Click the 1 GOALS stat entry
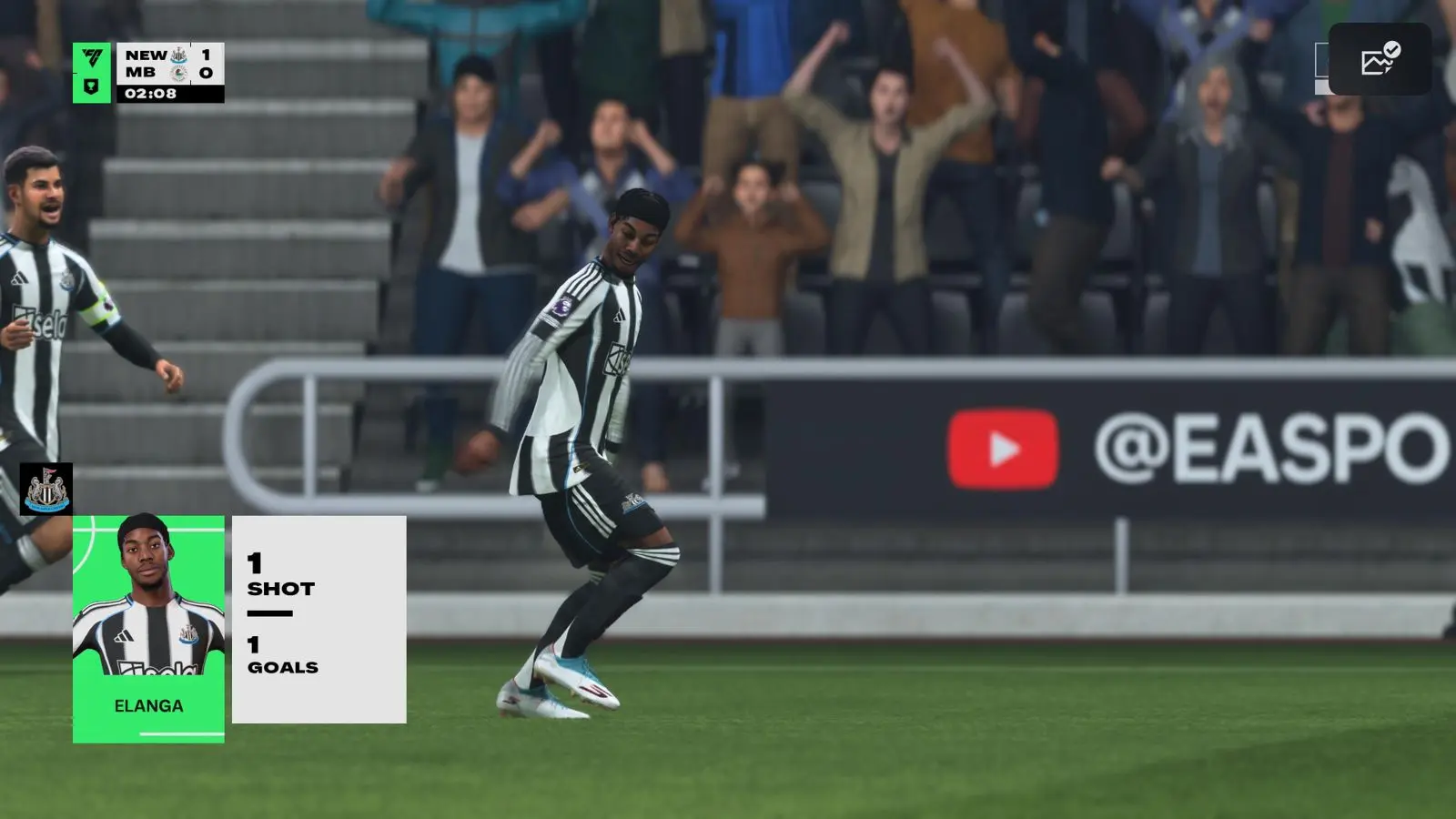 pyautogui.click(x=282, y=655)
